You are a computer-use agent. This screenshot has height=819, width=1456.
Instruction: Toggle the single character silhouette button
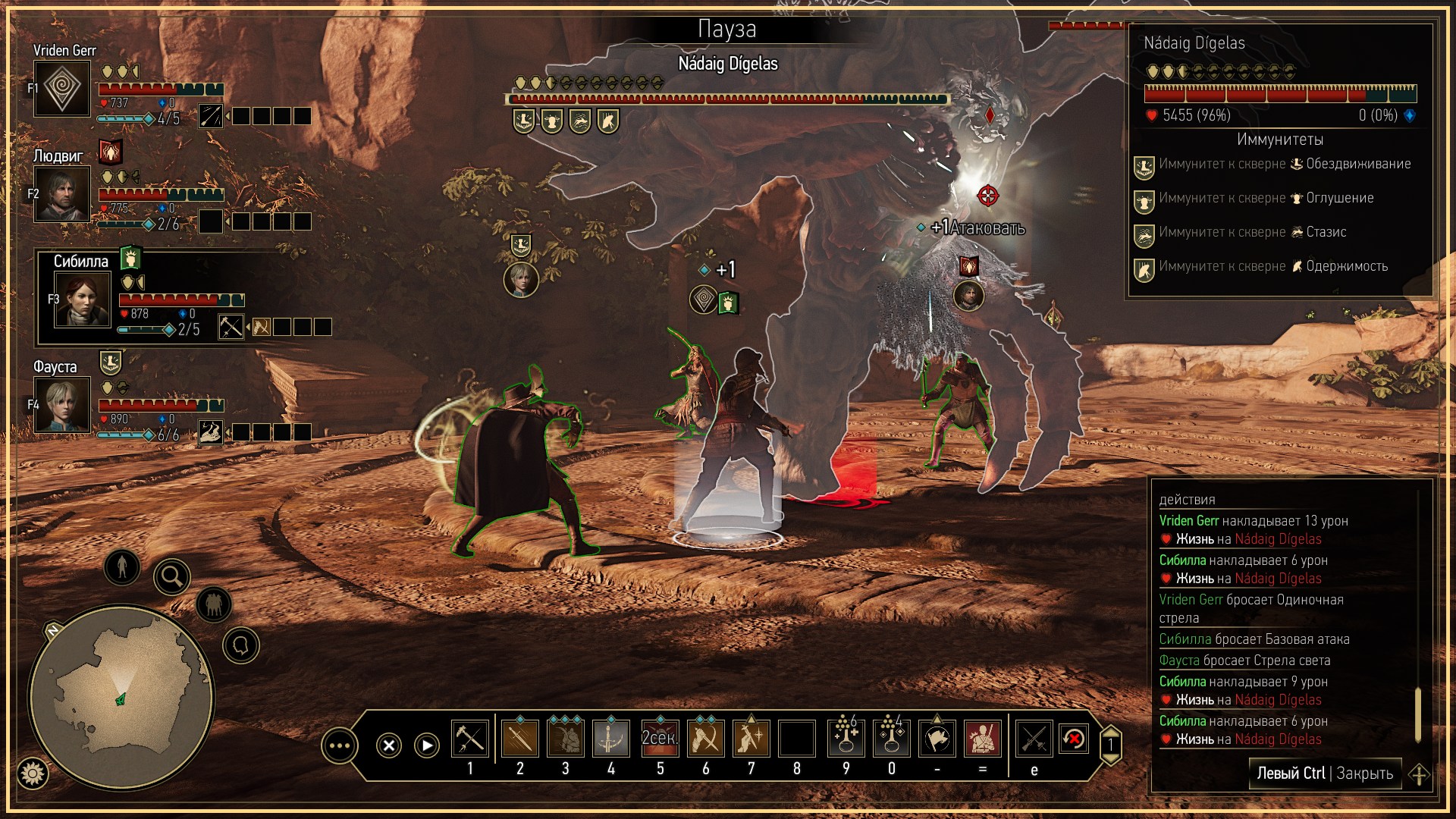tap(122, 566)
